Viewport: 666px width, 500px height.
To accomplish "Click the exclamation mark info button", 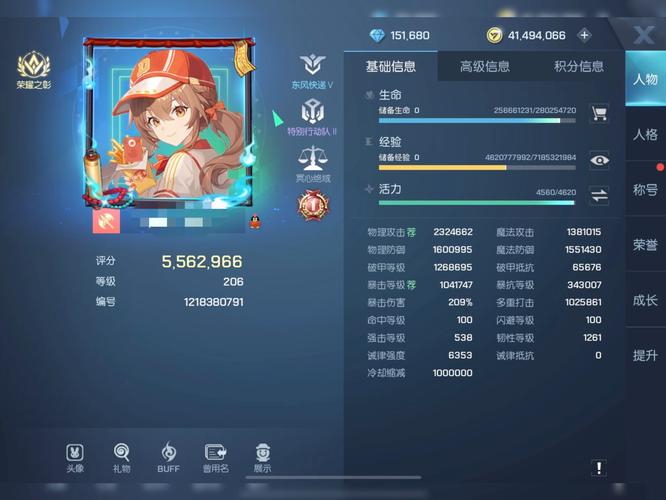I will click(598, 467).
